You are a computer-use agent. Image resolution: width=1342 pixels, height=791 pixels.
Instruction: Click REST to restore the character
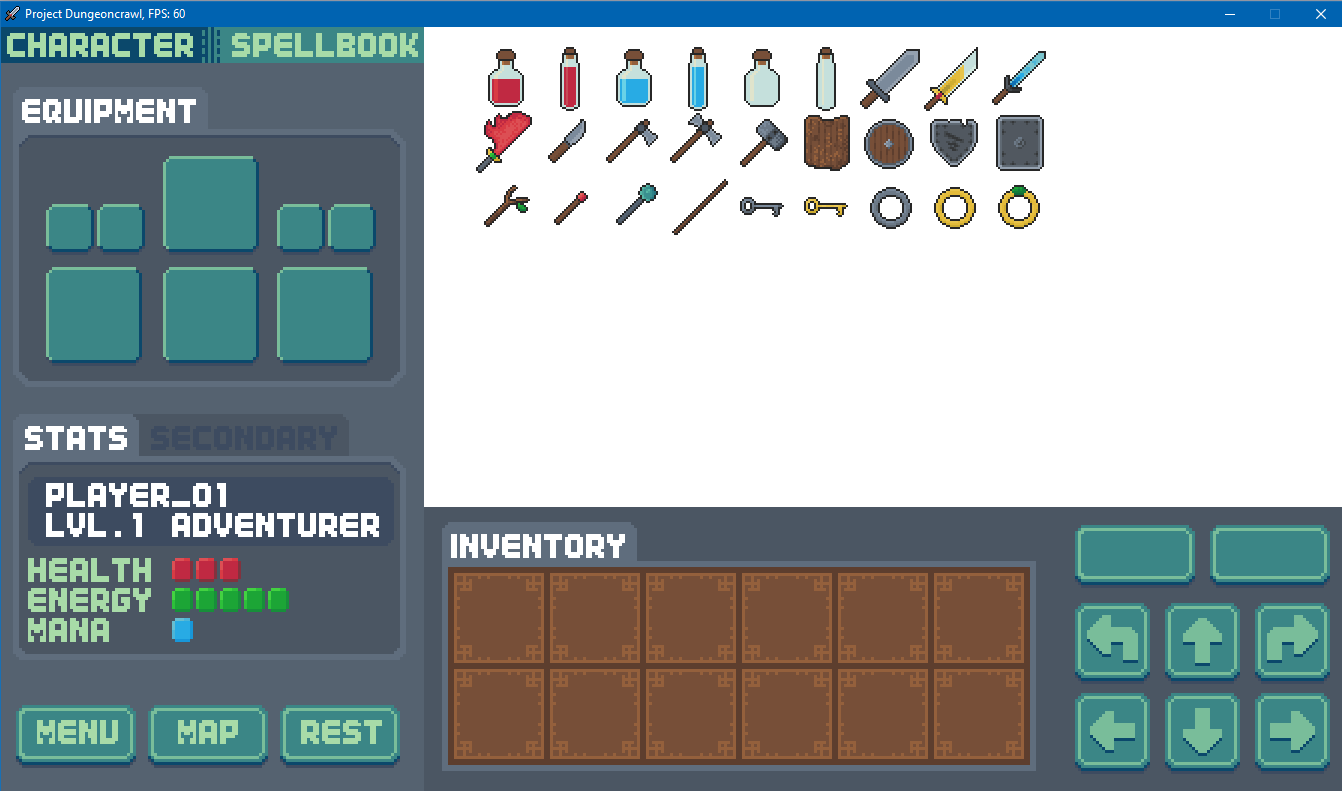(x=340, y=734)
